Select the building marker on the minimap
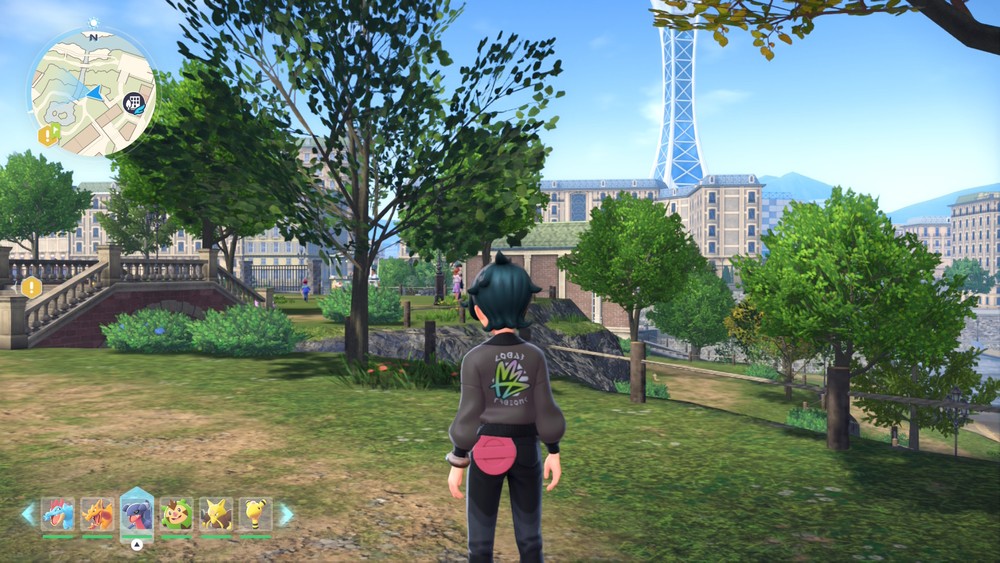 pyautogui.click(x=133, y=101)
